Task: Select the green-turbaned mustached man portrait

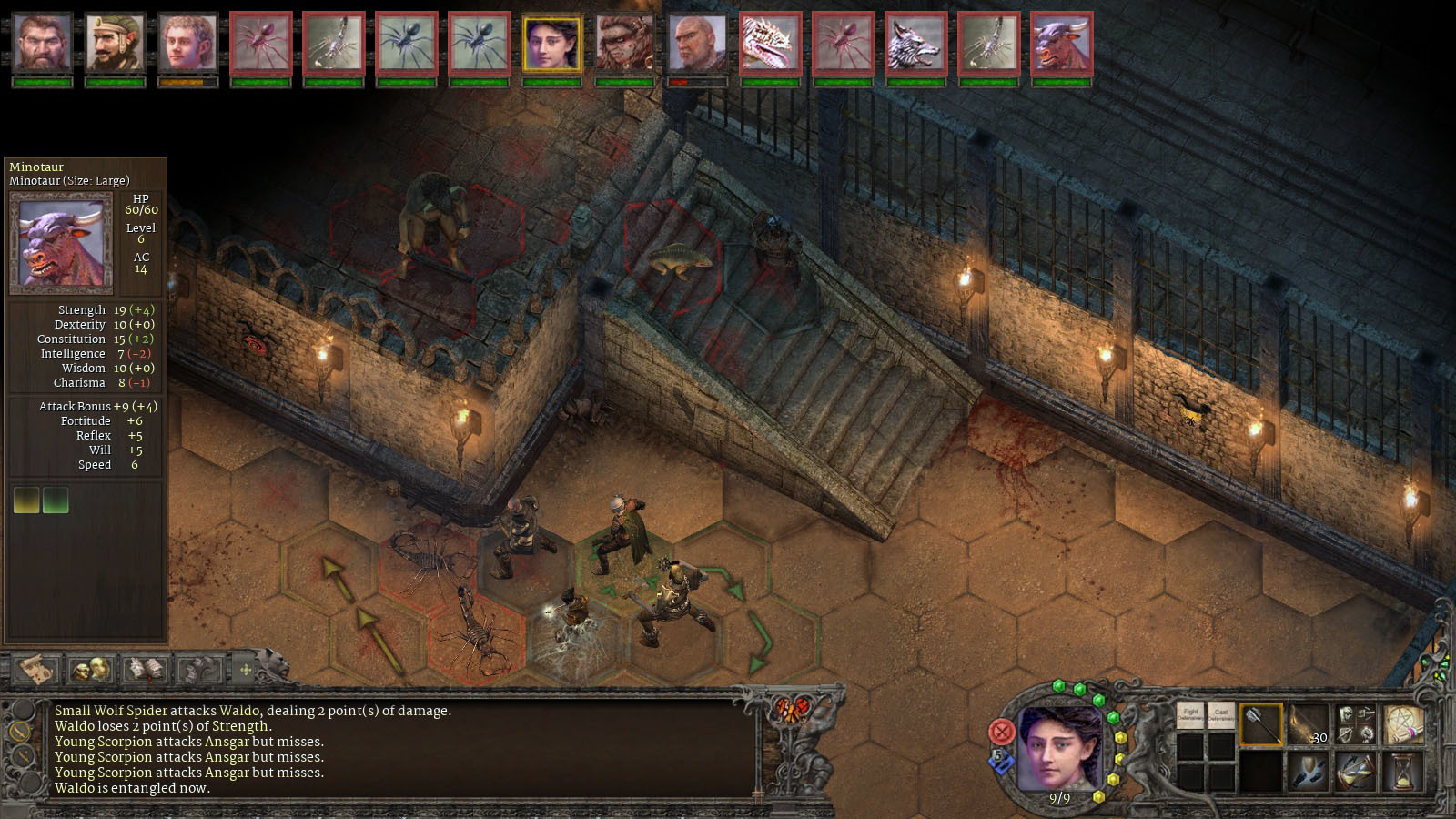Action: [x=115, y=43]
